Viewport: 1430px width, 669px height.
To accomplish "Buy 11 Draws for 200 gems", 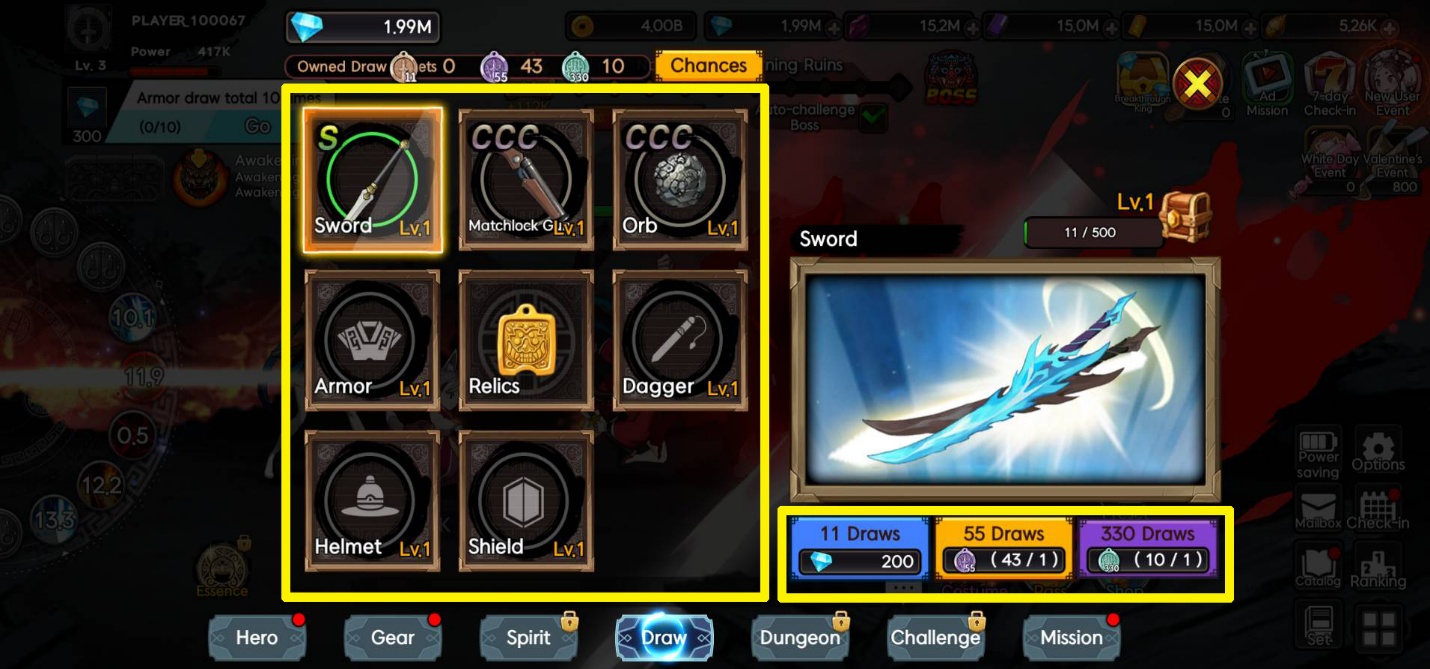I will [x=859, y=548].
